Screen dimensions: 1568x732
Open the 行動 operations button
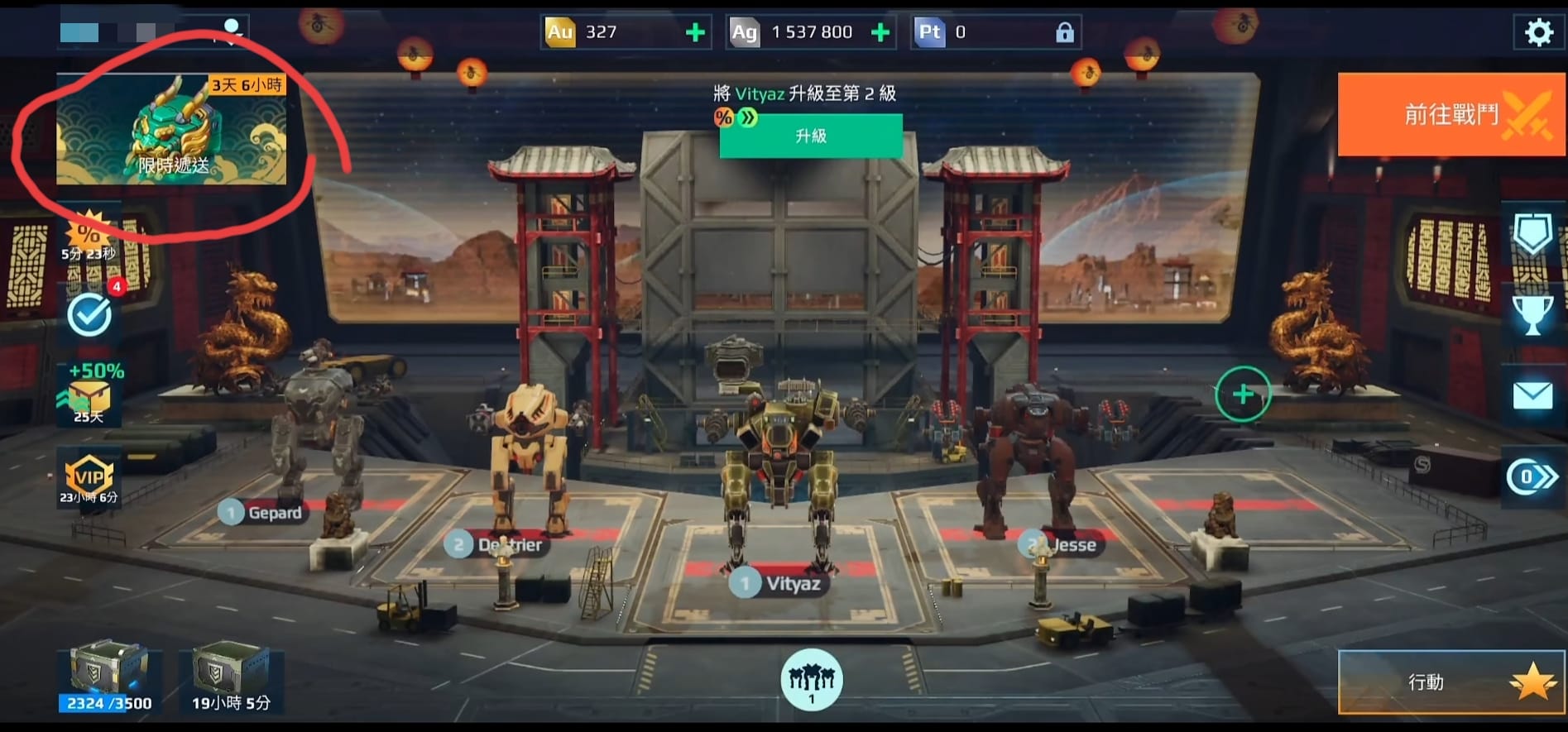[x=1451, y=682]
